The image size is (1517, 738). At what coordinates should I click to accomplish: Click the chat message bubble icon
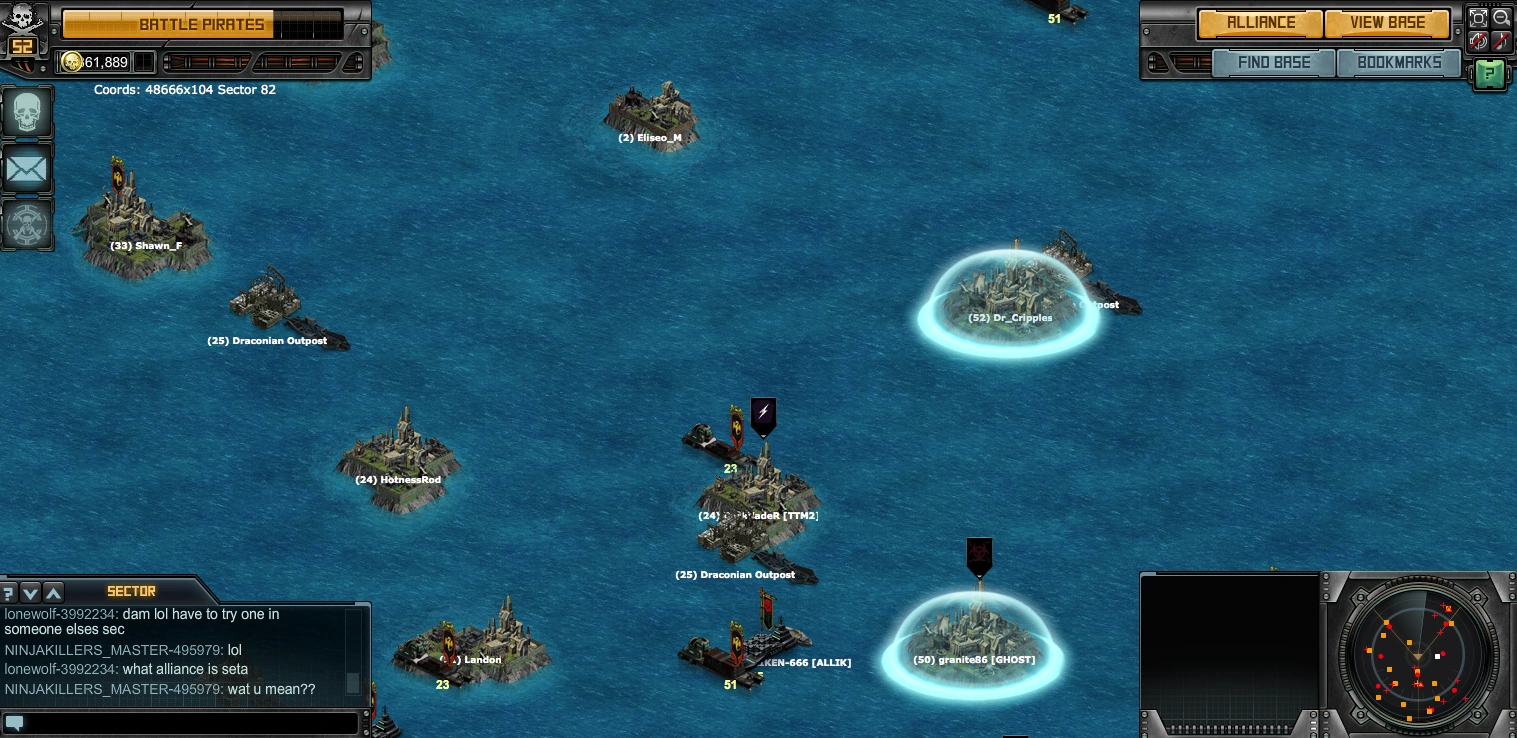15,723
